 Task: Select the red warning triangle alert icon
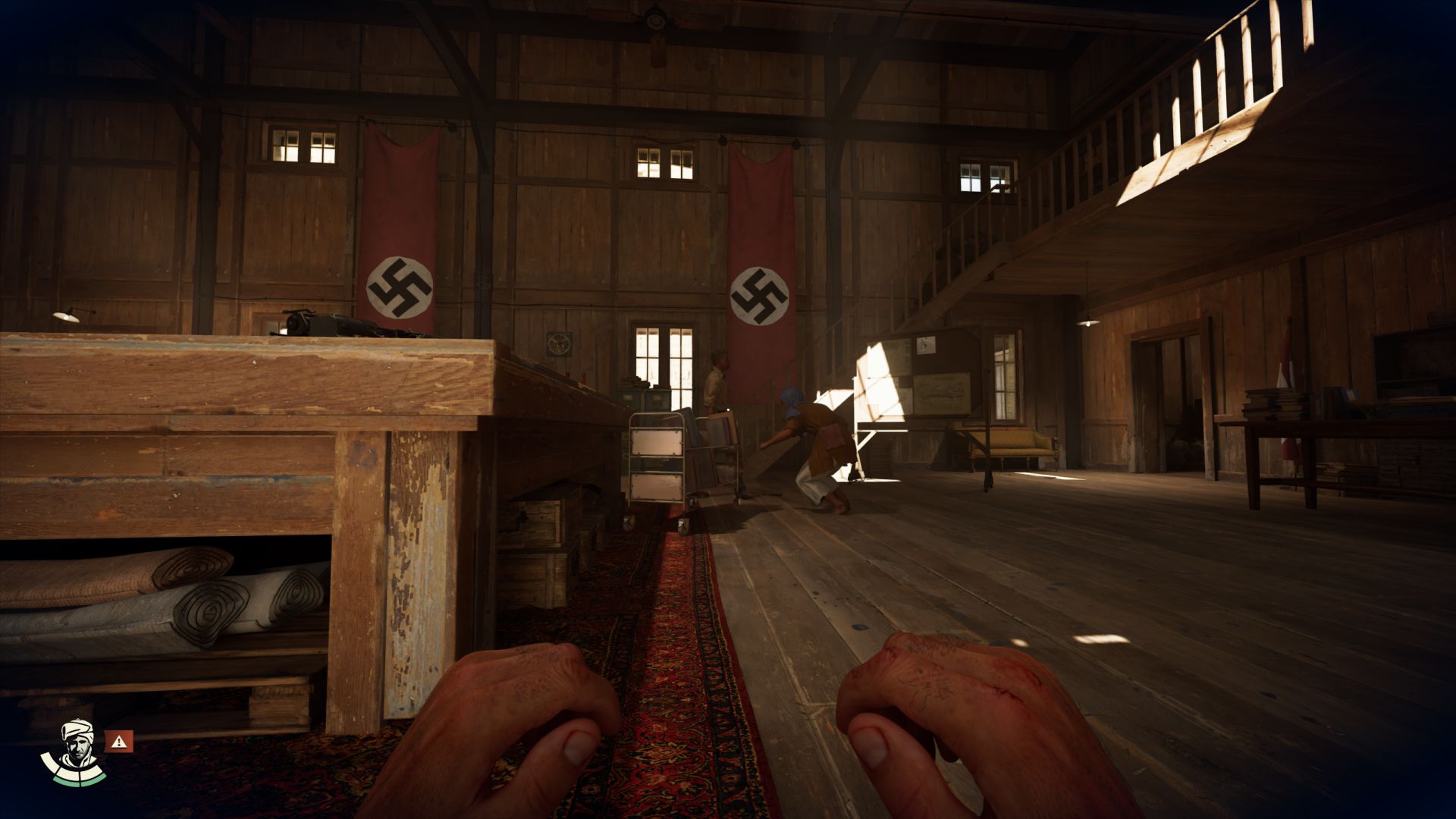(x=119, y=741)
